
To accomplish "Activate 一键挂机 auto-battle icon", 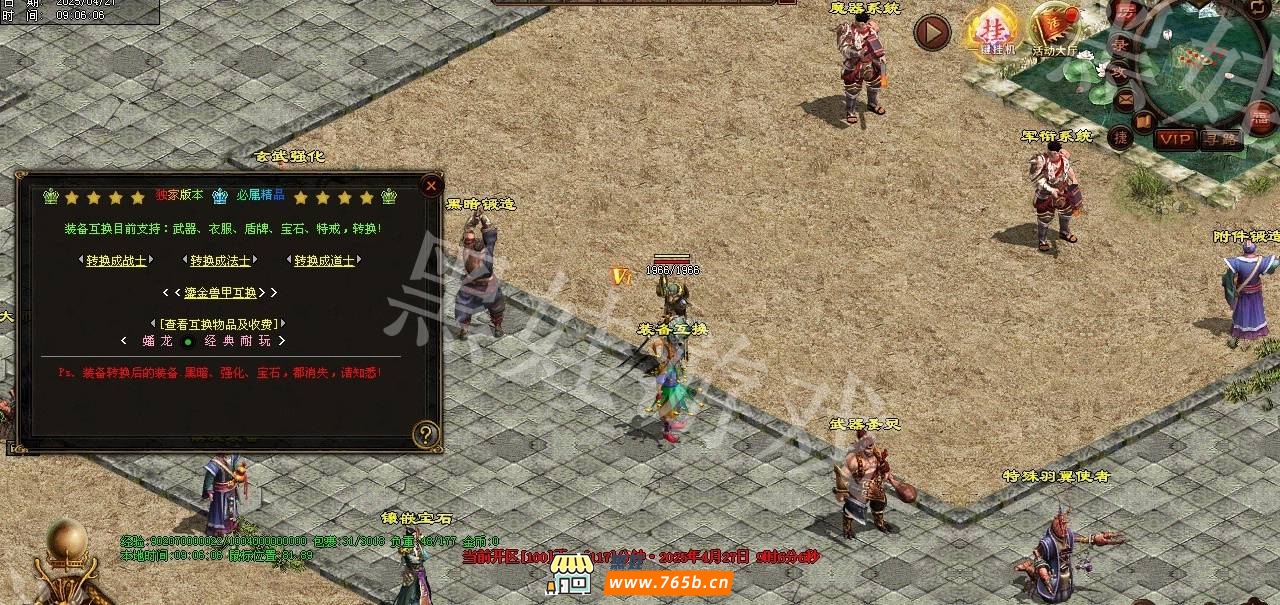I will 993,33.
